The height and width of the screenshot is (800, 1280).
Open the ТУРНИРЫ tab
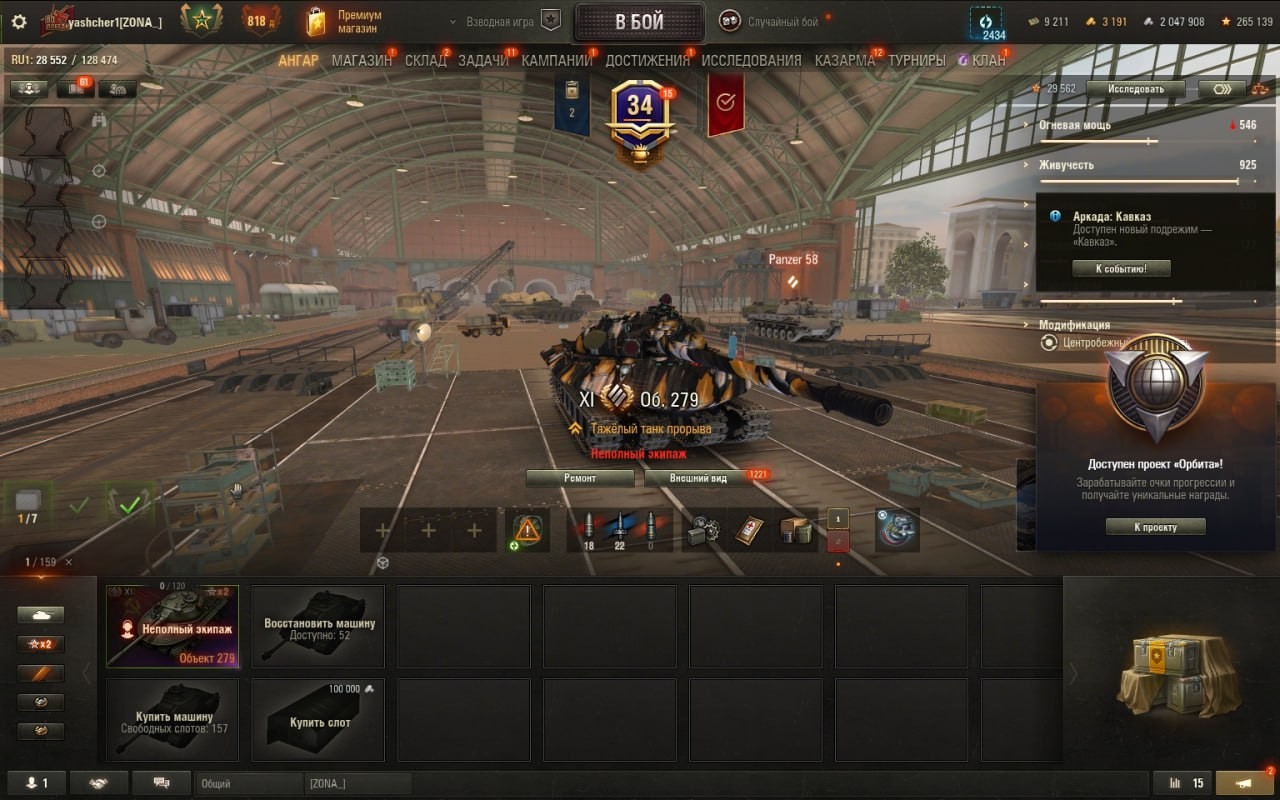click(x=917, y=60)
